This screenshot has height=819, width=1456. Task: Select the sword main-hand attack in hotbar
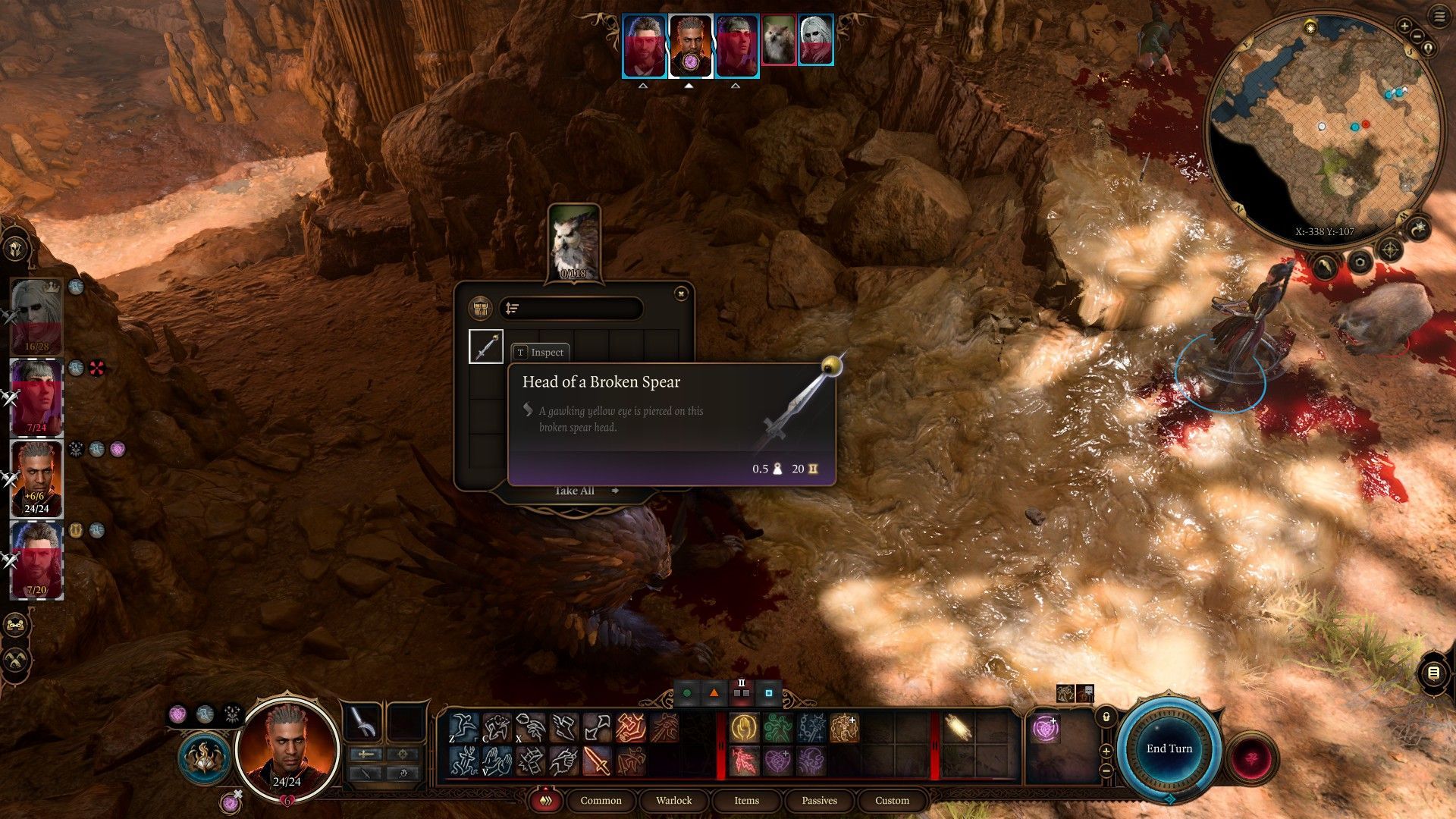click(x=597, y=761)
